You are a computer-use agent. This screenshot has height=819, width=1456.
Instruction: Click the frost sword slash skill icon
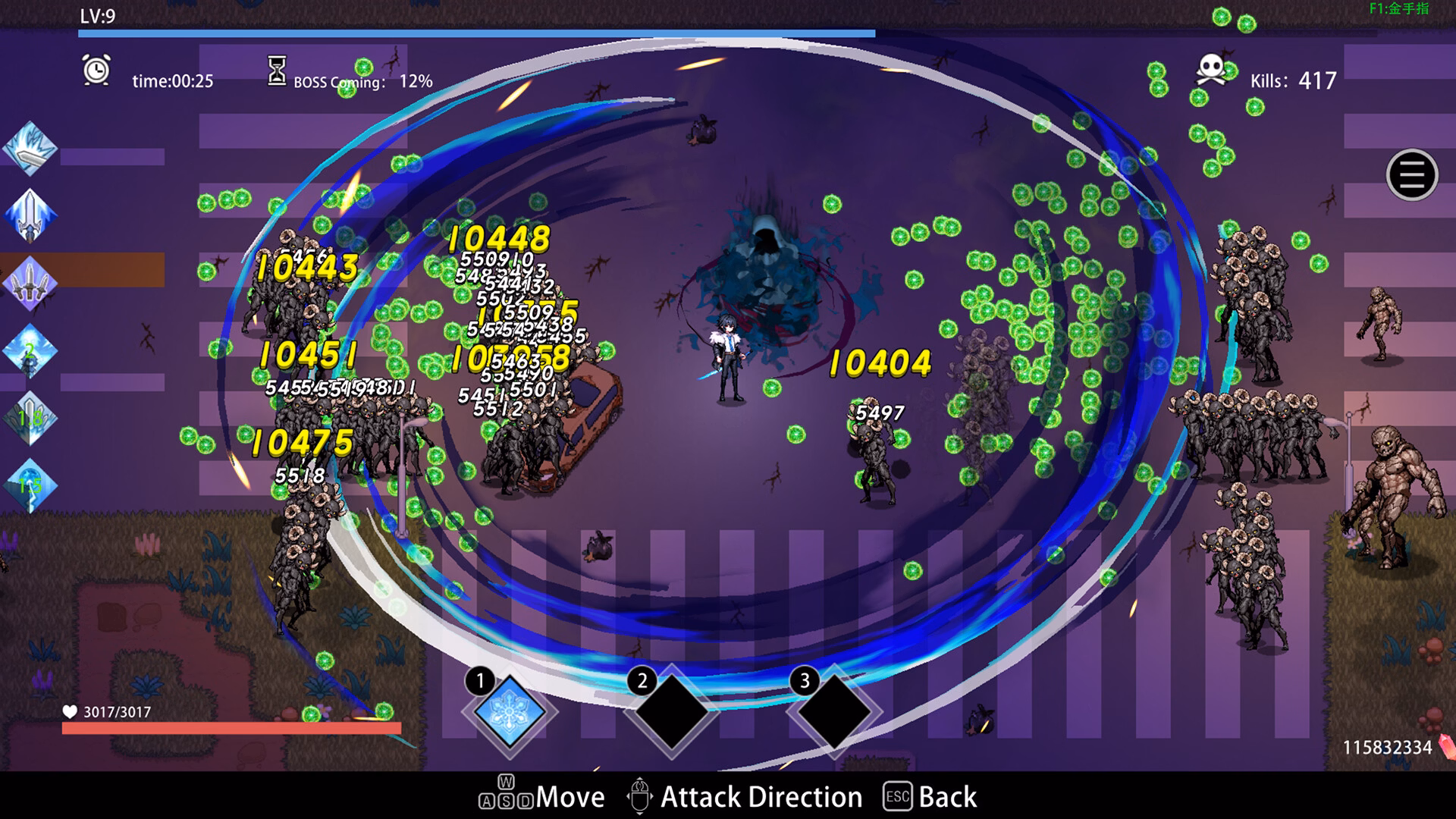pyautogui.click(x=30, y=149)
